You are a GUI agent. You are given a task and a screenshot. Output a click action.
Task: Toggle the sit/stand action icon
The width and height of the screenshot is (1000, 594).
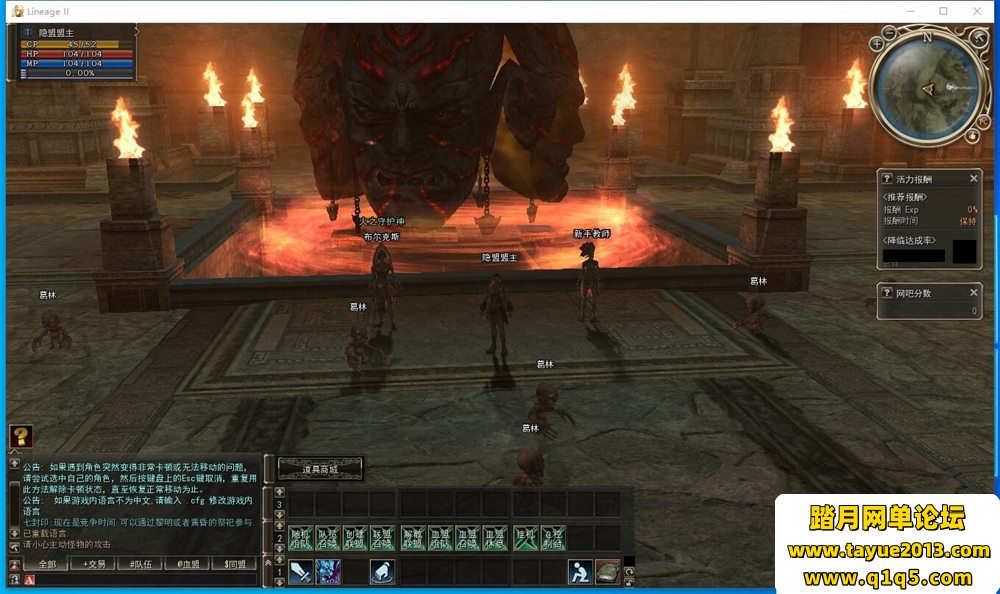[579, 571]
